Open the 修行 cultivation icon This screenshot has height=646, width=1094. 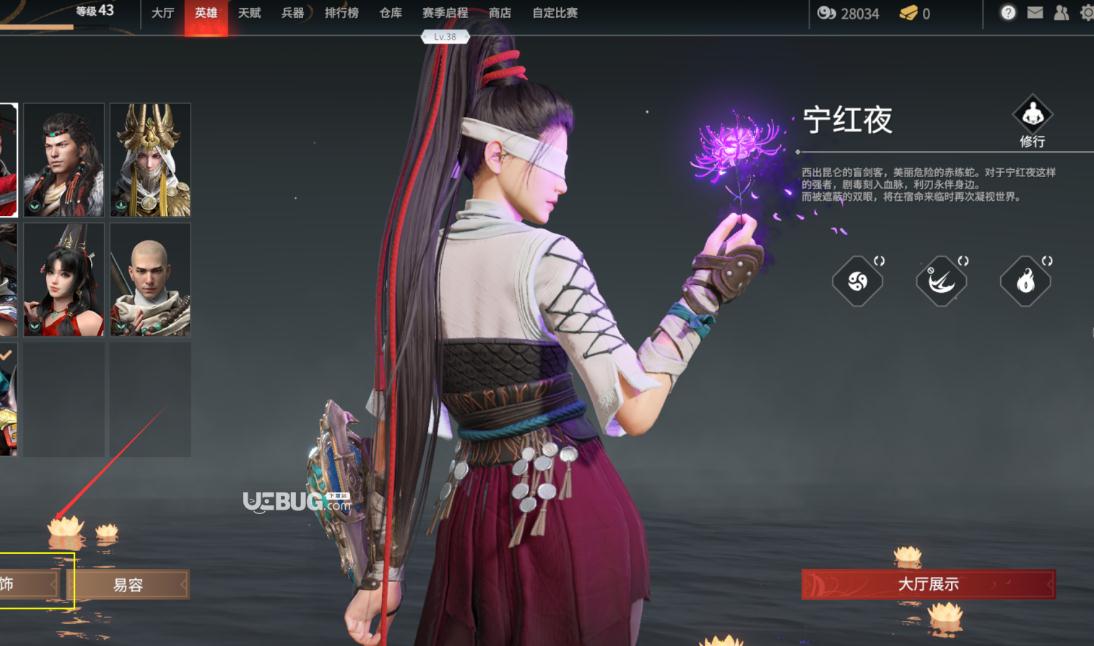click(1032, 114)
